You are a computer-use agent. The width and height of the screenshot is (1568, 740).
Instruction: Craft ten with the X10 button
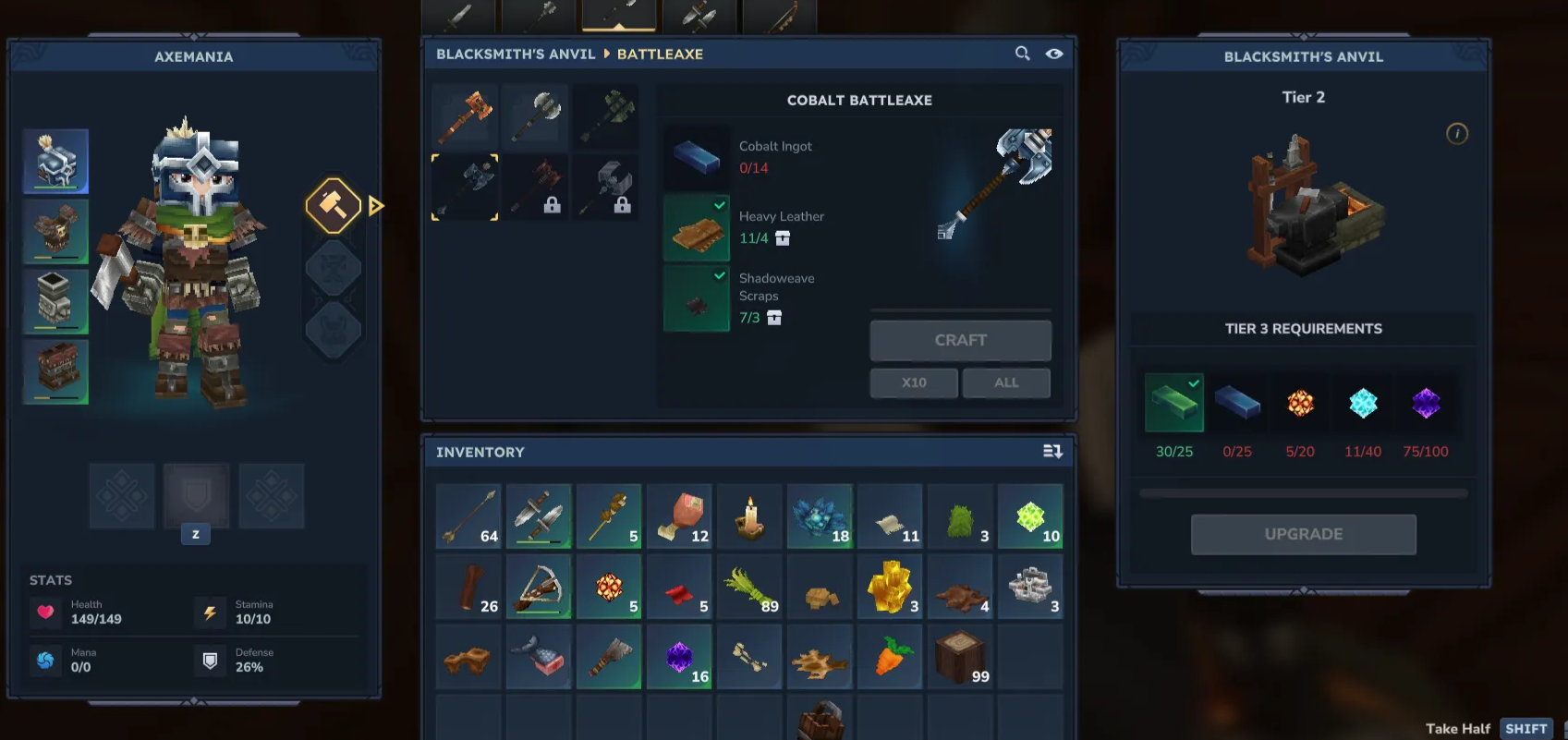tap(913, 382)
